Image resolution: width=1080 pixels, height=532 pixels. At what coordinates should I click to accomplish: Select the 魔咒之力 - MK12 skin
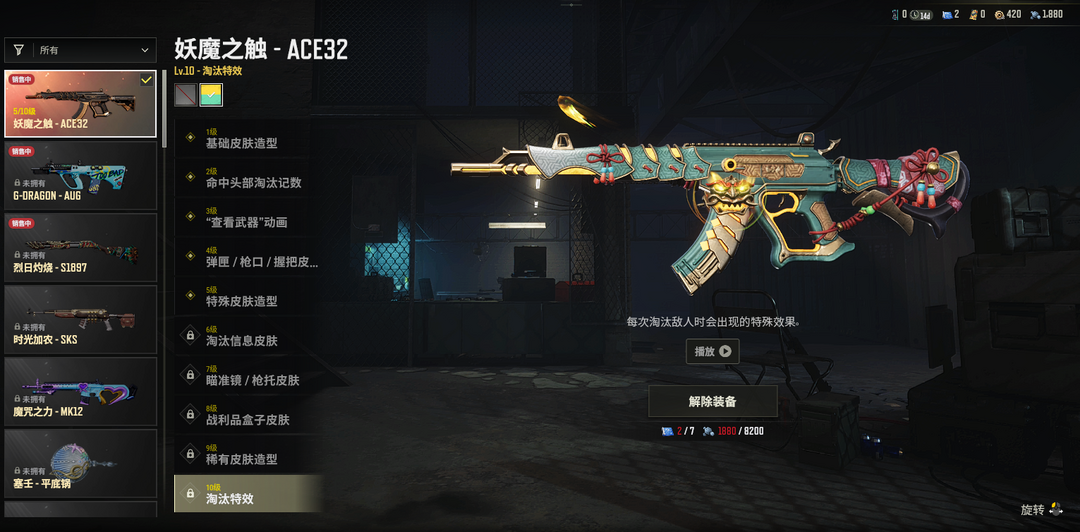coord(80,391)
